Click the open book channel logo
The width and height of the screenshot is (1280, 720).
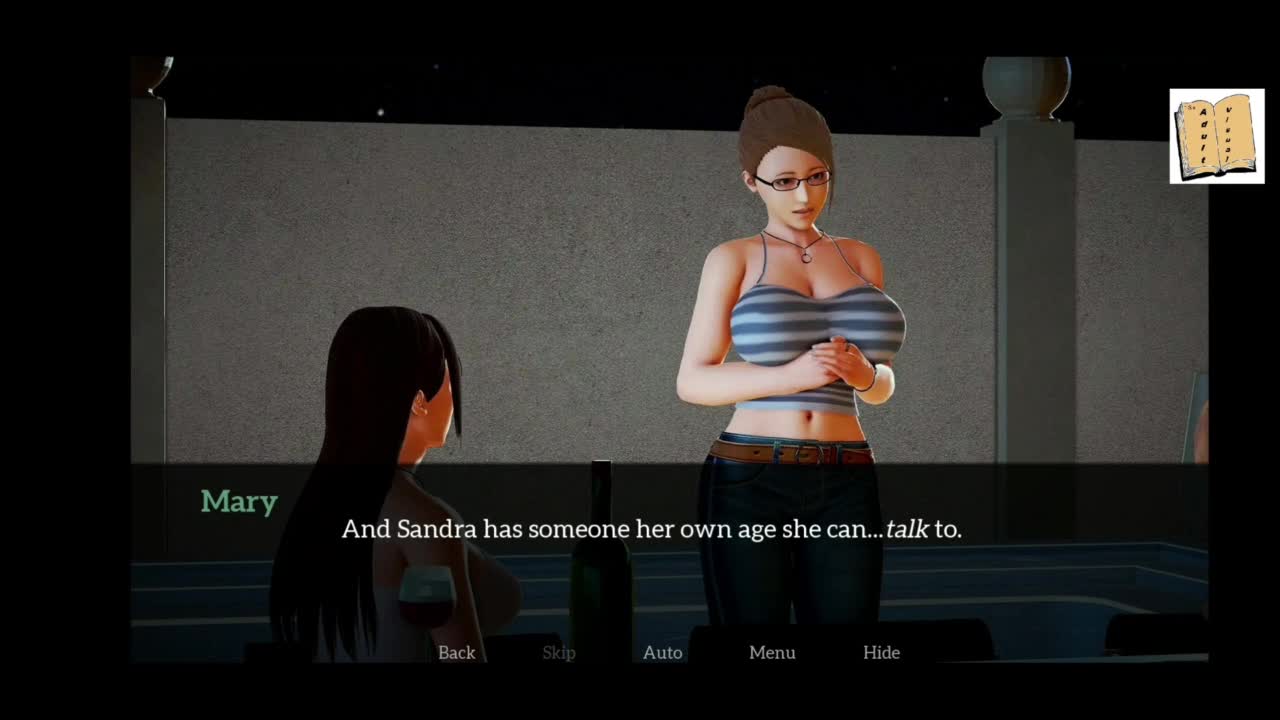pos(1216,136)
